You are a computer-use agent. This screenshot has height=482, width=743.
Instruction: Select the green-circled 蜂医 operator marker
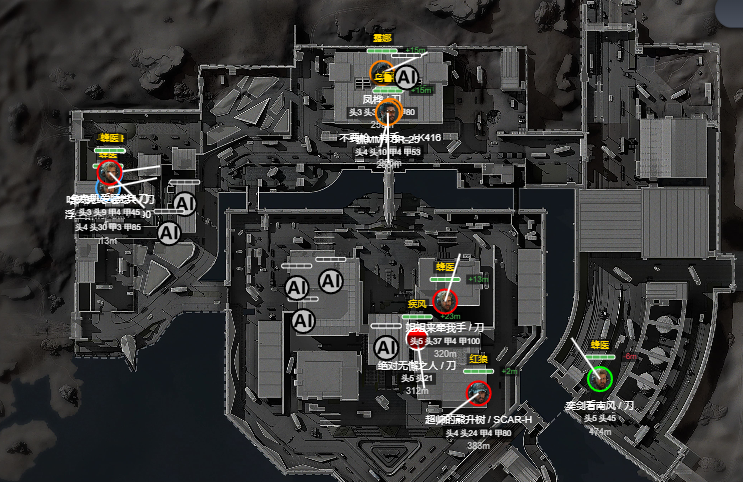[x=600, y=379]
